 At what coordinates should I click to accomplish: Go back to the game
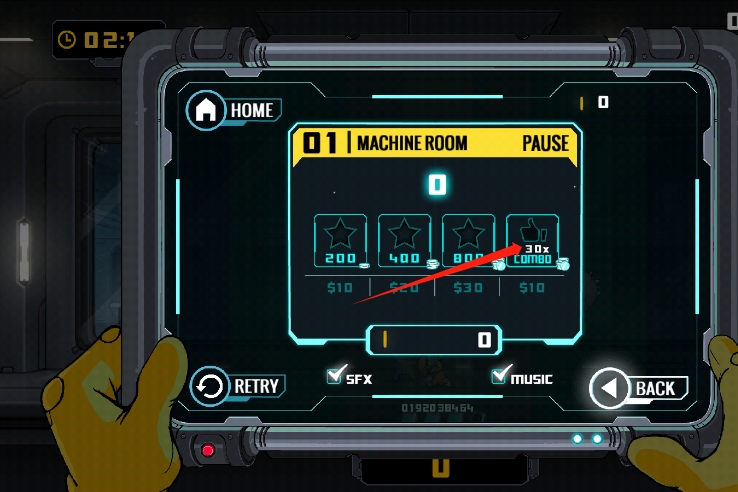[x=638, y=388]
